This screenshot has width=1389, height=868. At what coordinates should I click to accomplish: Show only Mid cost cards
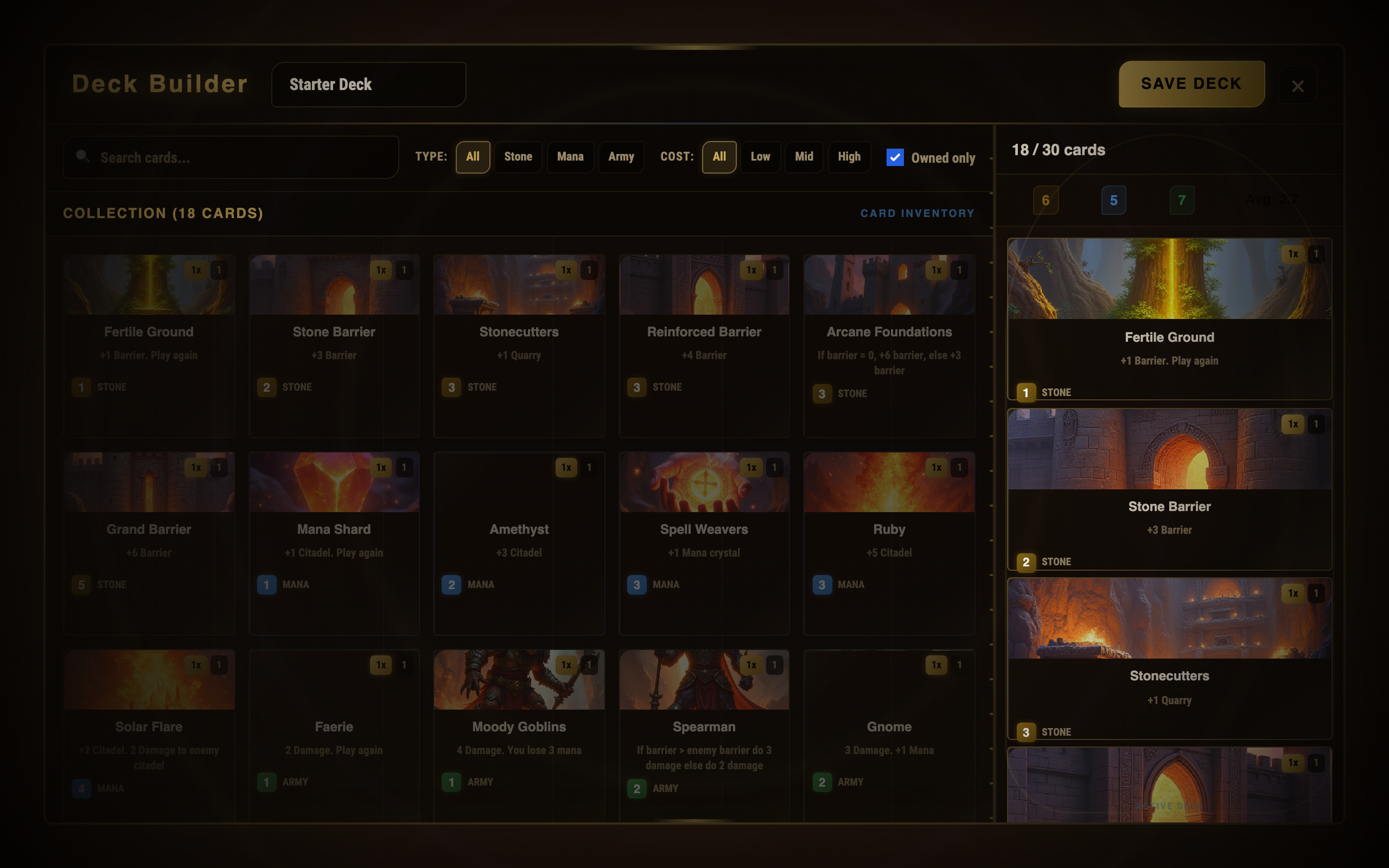click(804, 157)
